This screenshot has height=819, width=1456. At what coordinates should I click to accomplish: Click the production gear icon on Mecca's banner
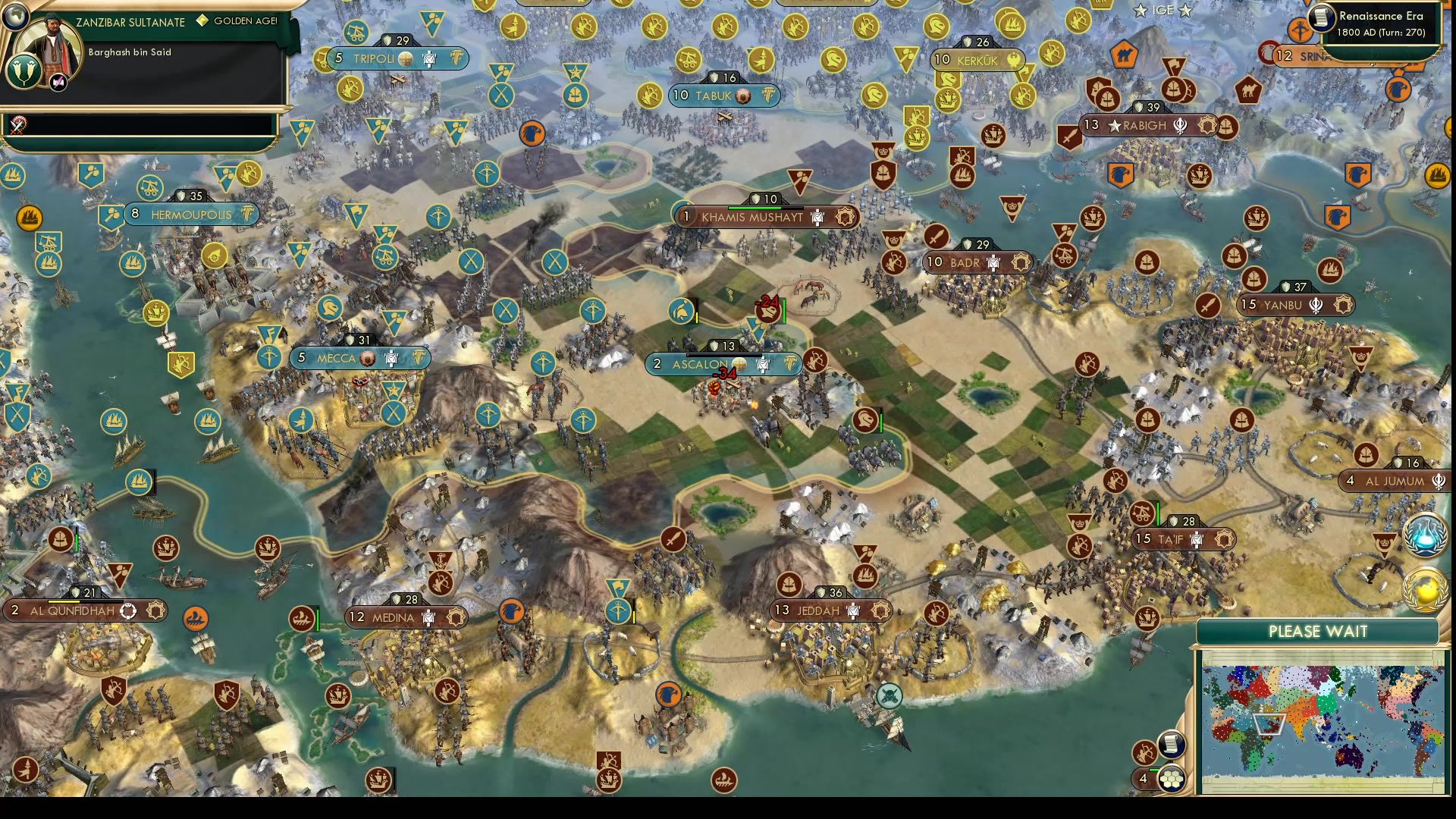(418, 358)
